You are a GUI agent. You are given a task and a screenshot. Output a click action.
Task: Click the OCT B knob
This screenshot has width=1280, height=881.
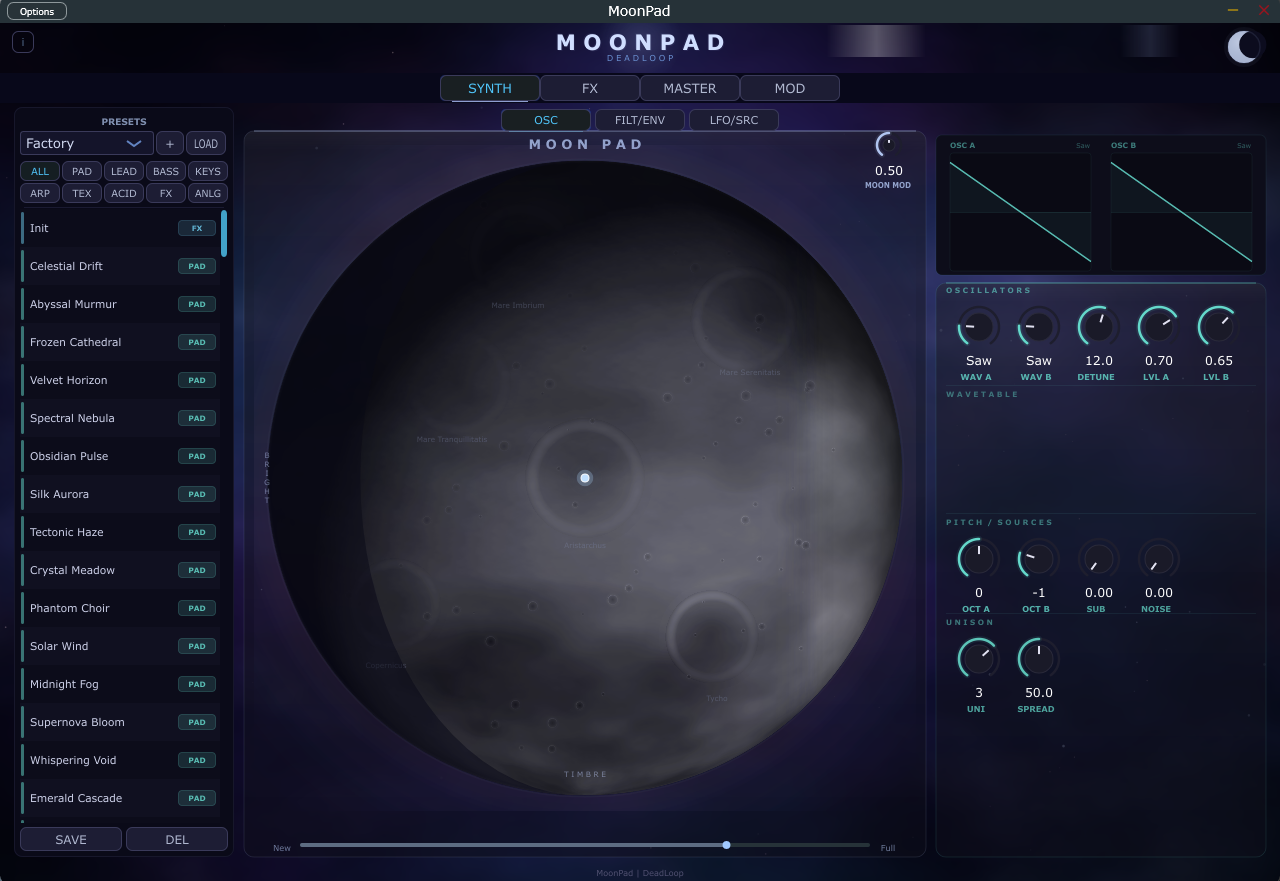click(x=1037, y=558)
